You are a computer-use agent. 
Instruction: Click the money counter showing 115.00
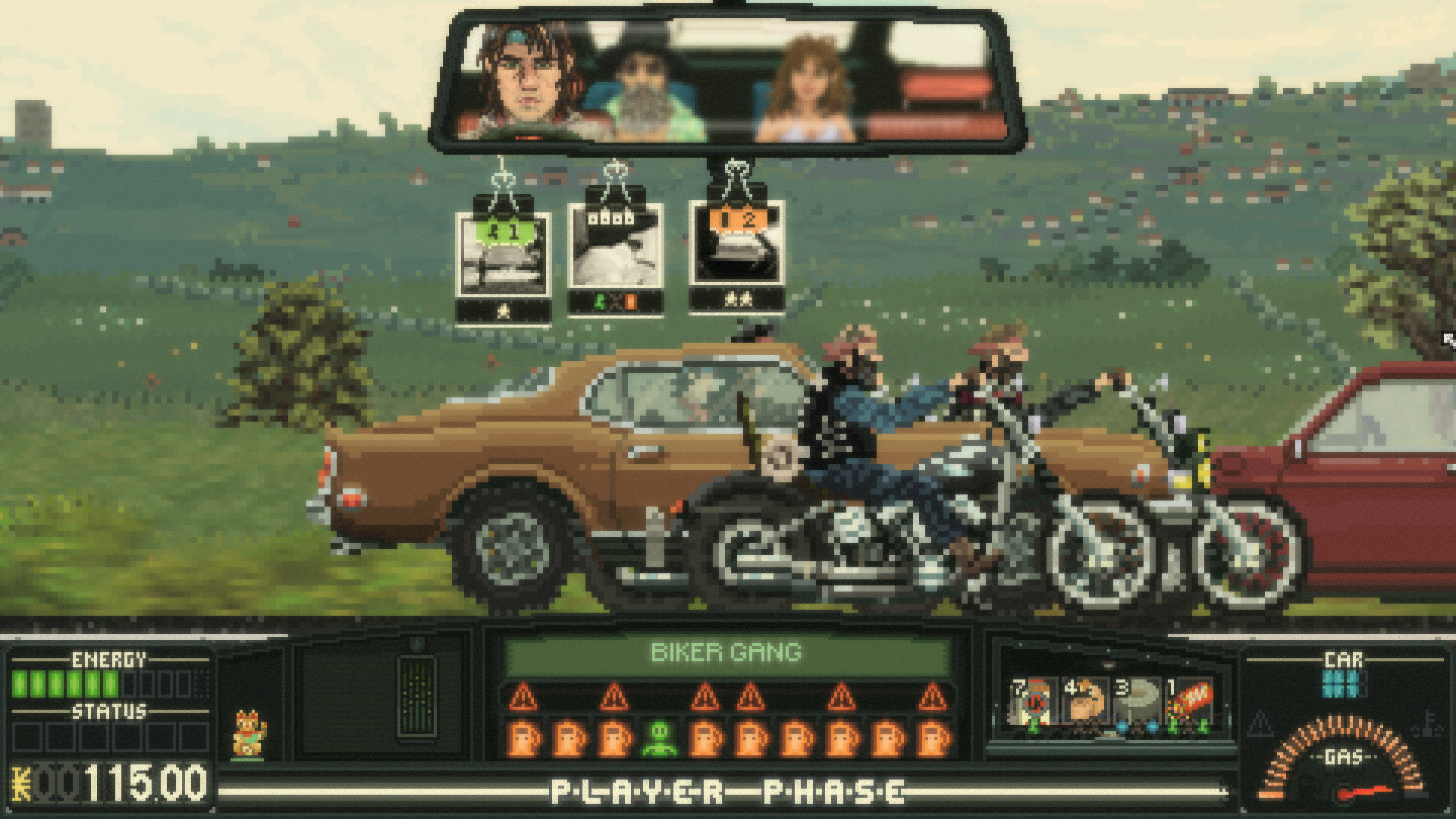[114, 780]
